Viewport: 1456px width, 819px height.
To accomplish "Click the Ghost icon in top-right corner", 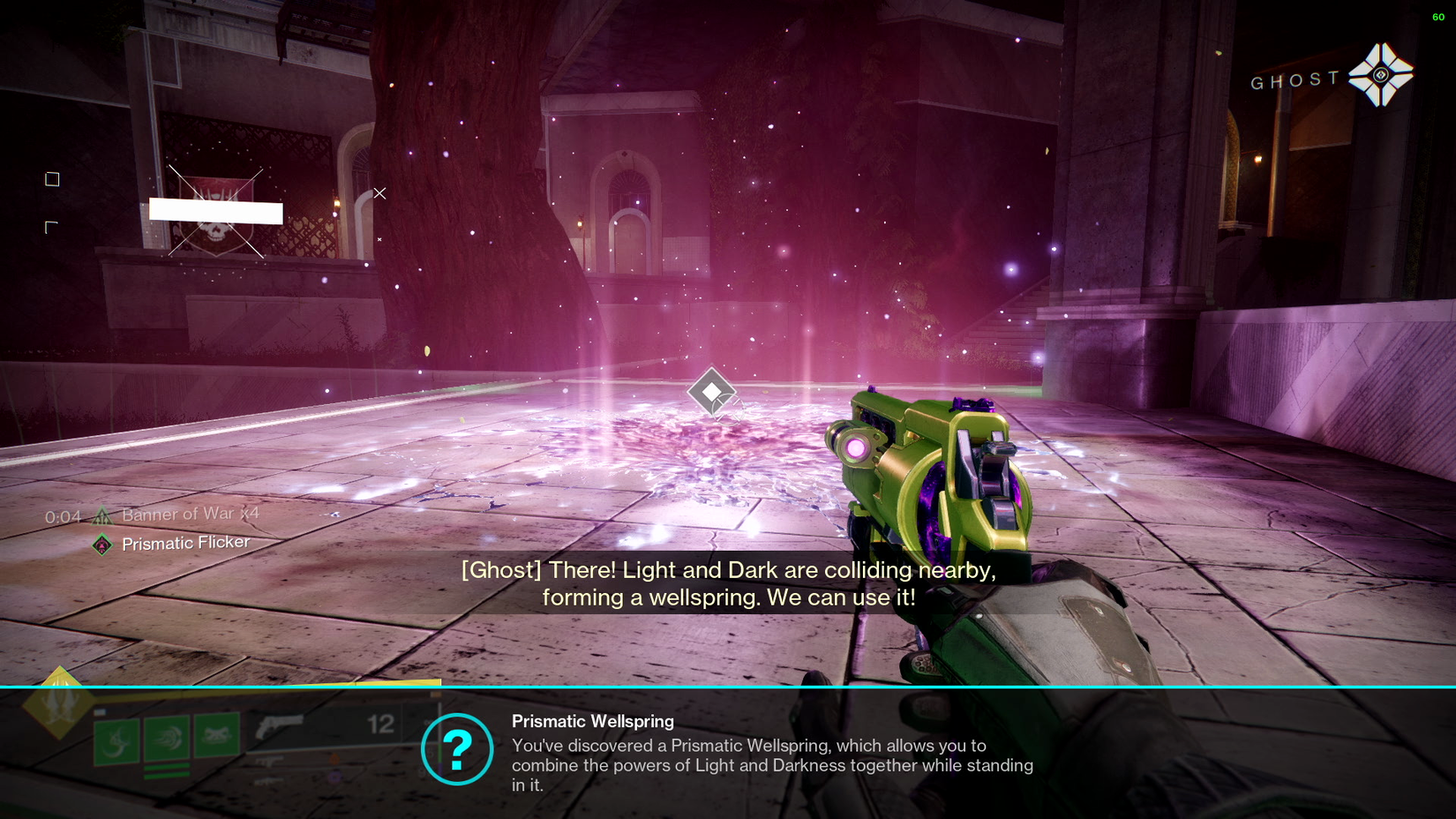I will pos(1383,75).
